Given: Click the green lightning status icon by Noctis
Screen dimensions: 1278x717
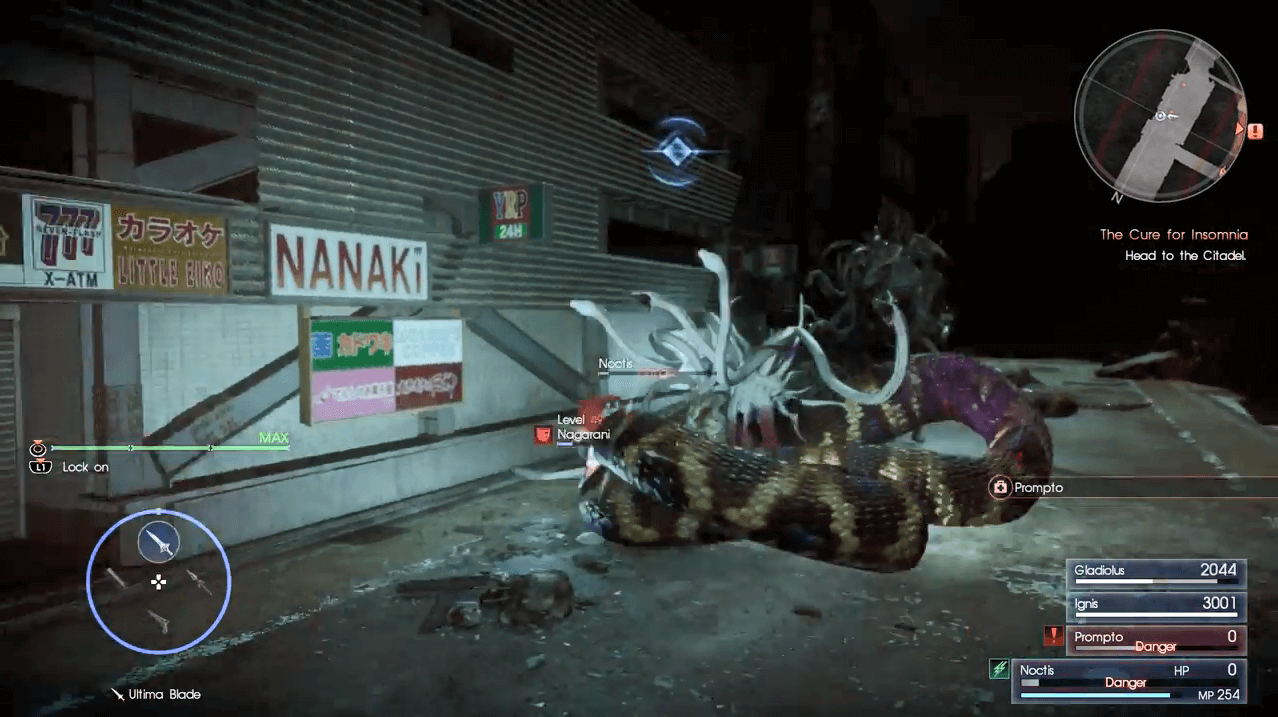Looking at the screenshot, I should pyautogui.click(x=999, y=669).
